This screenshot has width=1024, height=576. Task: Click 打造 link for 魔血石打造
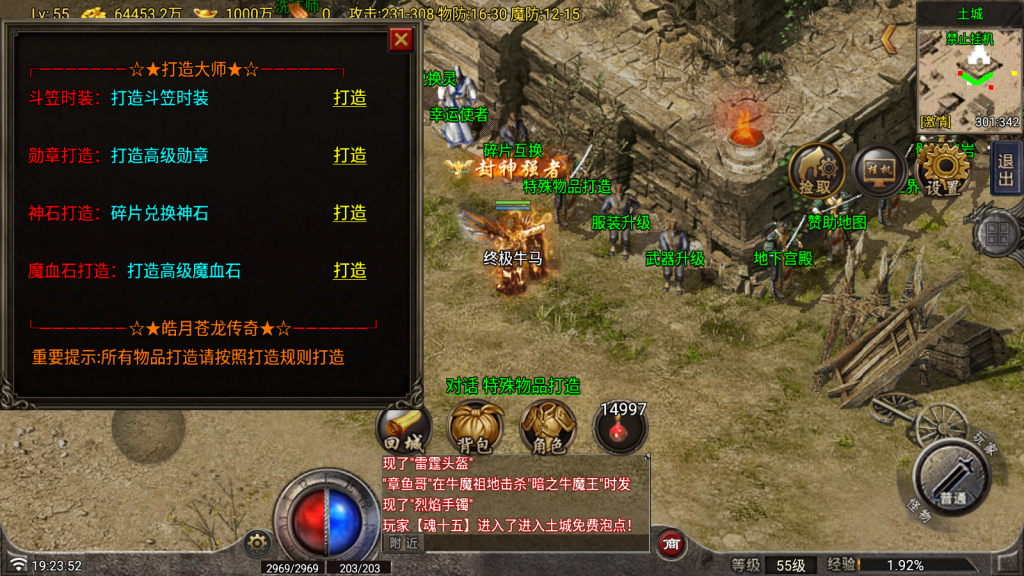click(x=349, y=271)
